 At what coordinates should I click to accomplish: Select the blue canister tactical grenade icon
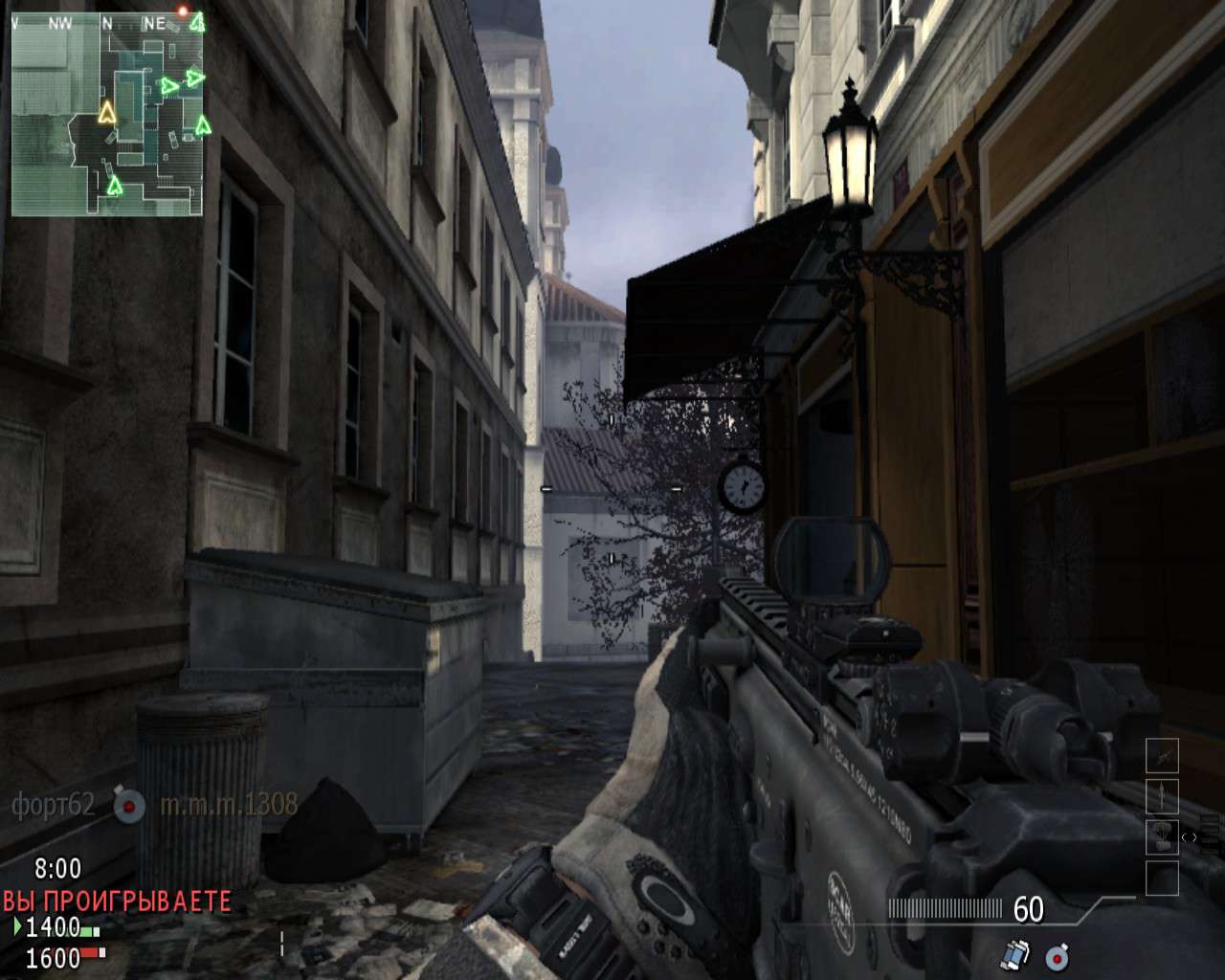tap(1015, 954)
